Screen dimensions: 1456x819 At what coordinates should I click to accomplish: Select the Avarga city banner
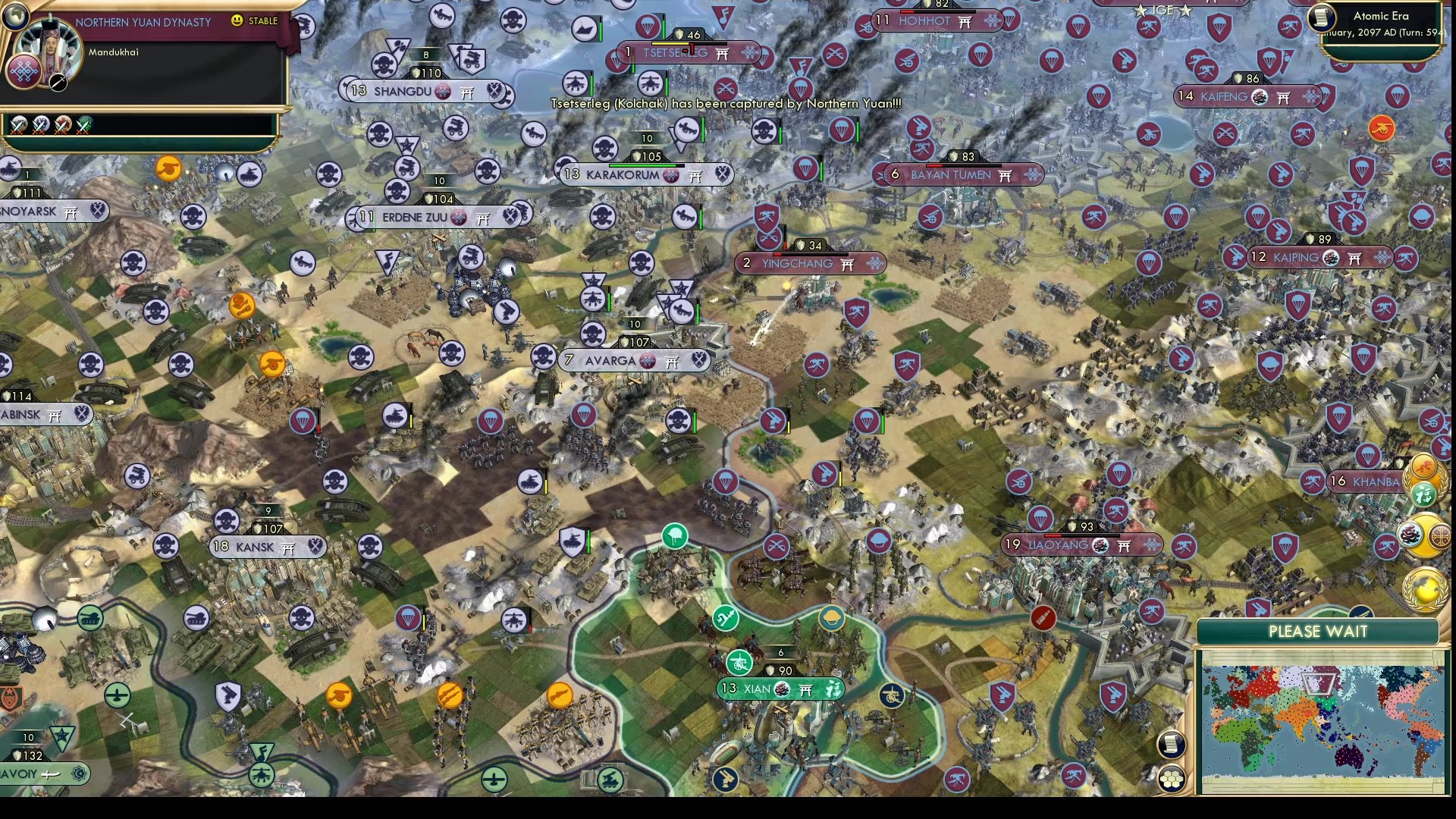[631, 361]
